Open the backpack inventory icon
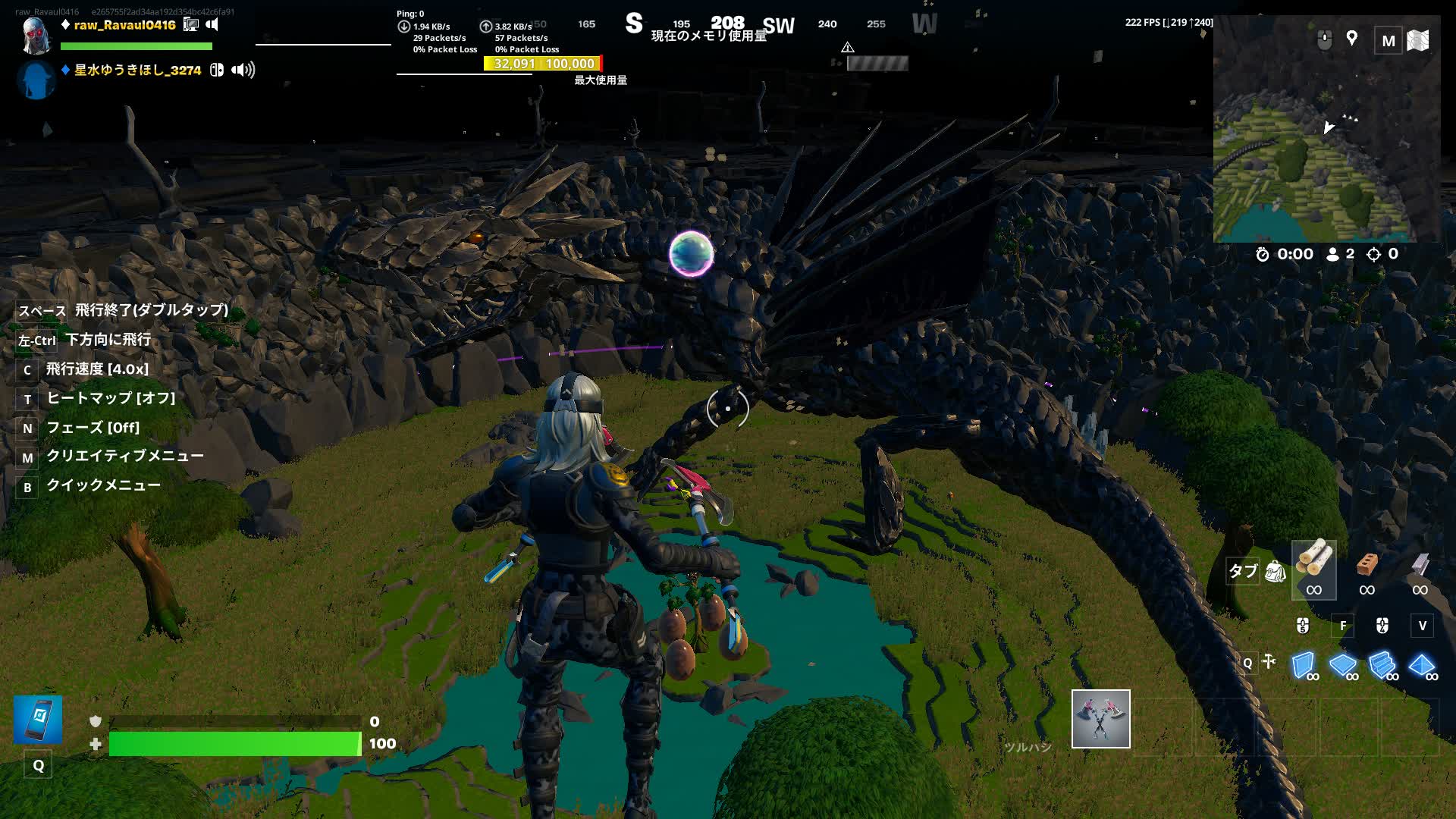 point(1276,571)
